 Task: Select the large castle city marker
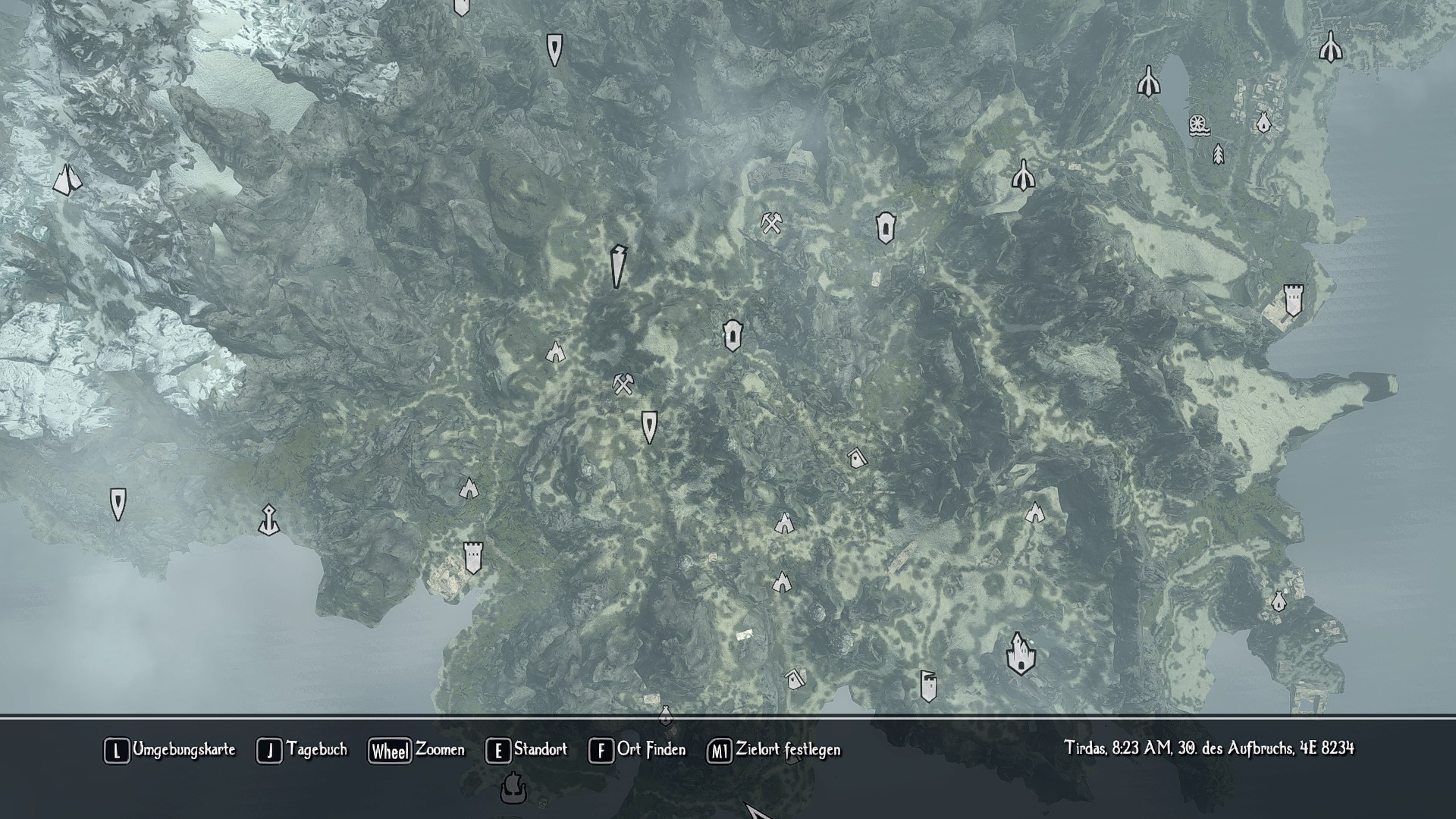click(1021, 654)
